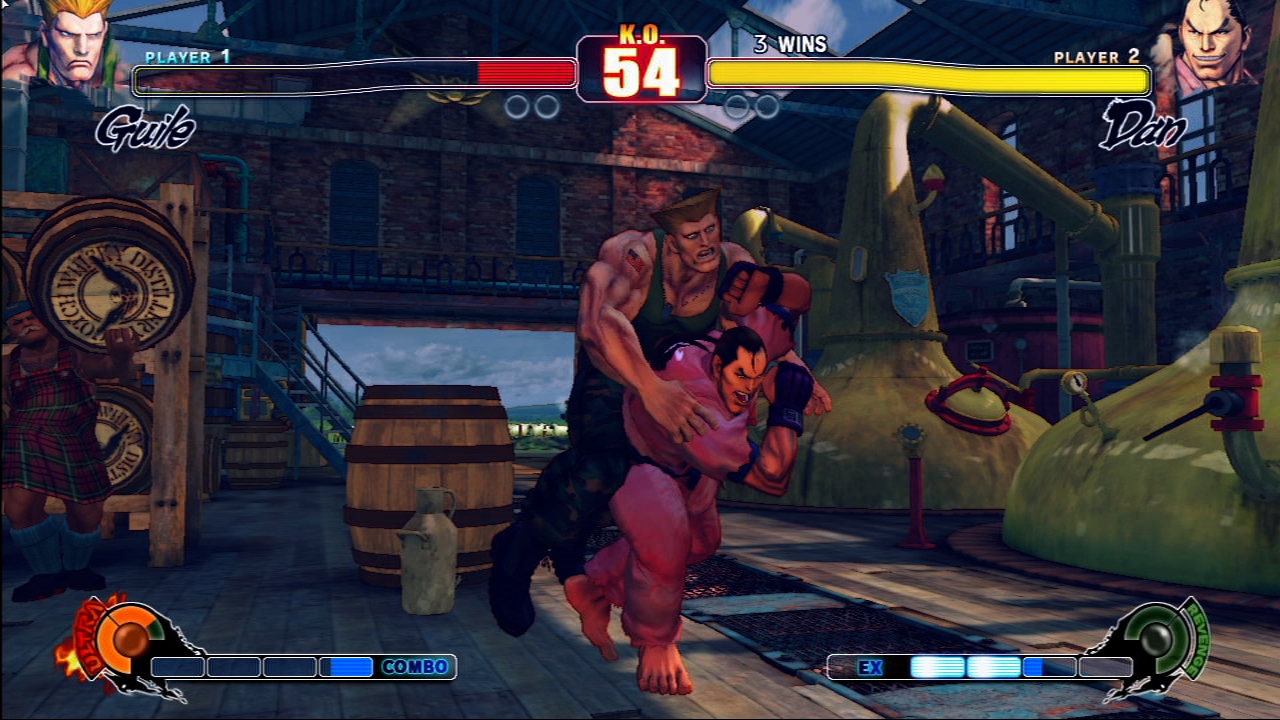Select the green Revenge gauge emblem
This screenshot has width=1280, height=720.
tap(1157, 640)
